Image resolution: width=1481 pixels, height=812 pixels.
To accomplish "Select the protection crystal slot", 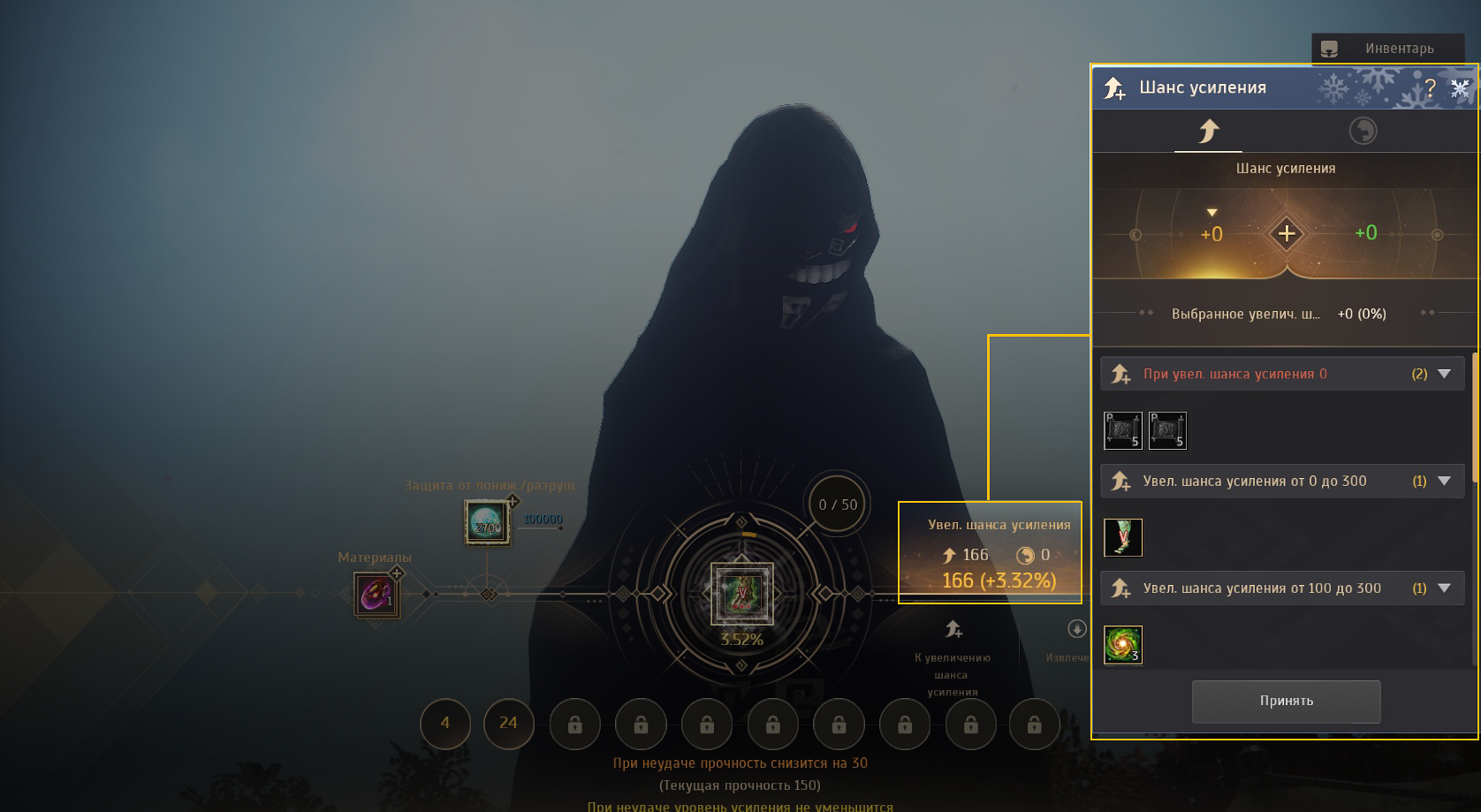I will [487, 522].
